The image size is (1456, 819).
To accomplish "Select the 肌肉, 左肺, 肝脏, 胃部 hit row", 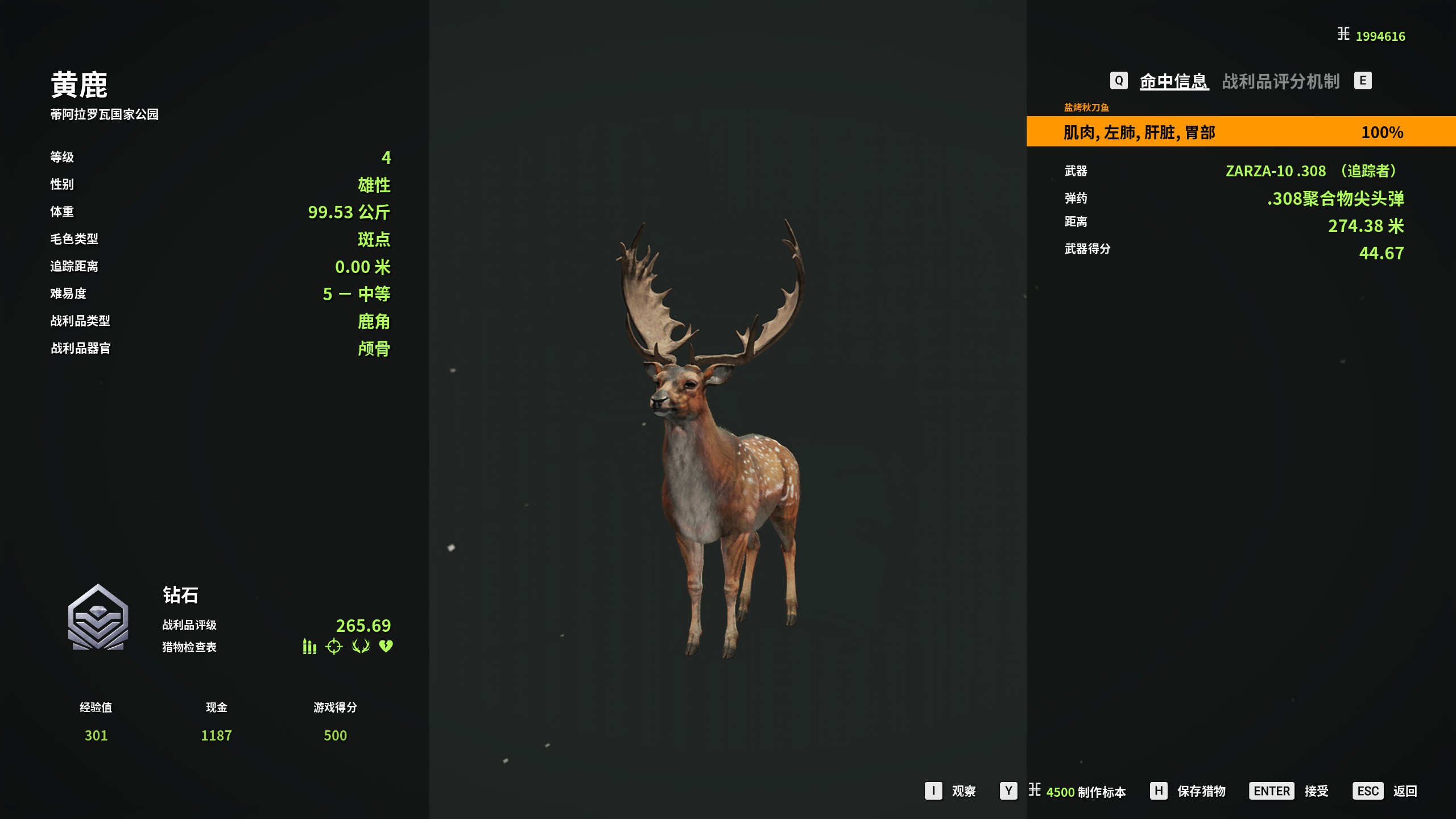I will [x=1240, y=132].
